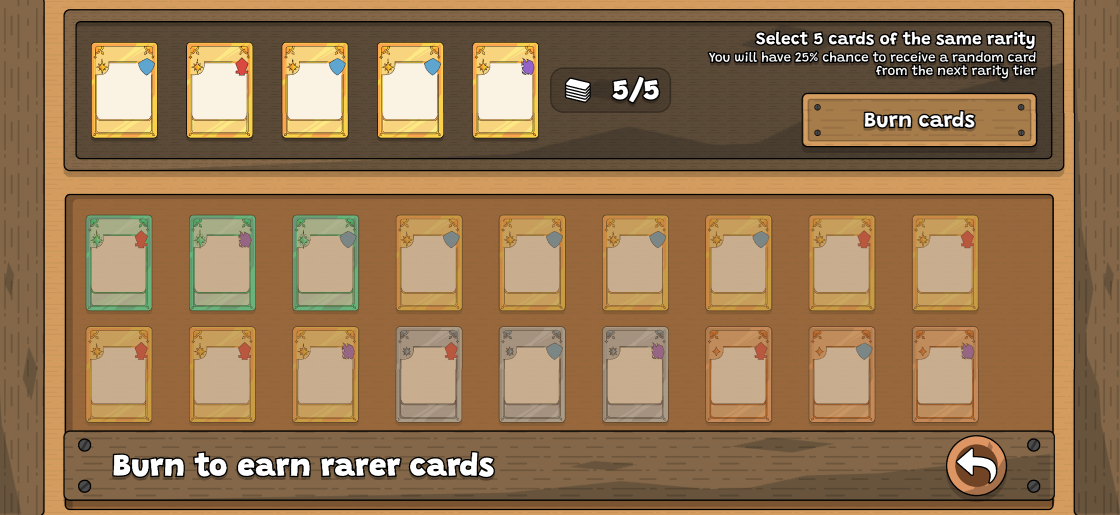
Task: Click the Burn cards button
Action: click(918, 120)
